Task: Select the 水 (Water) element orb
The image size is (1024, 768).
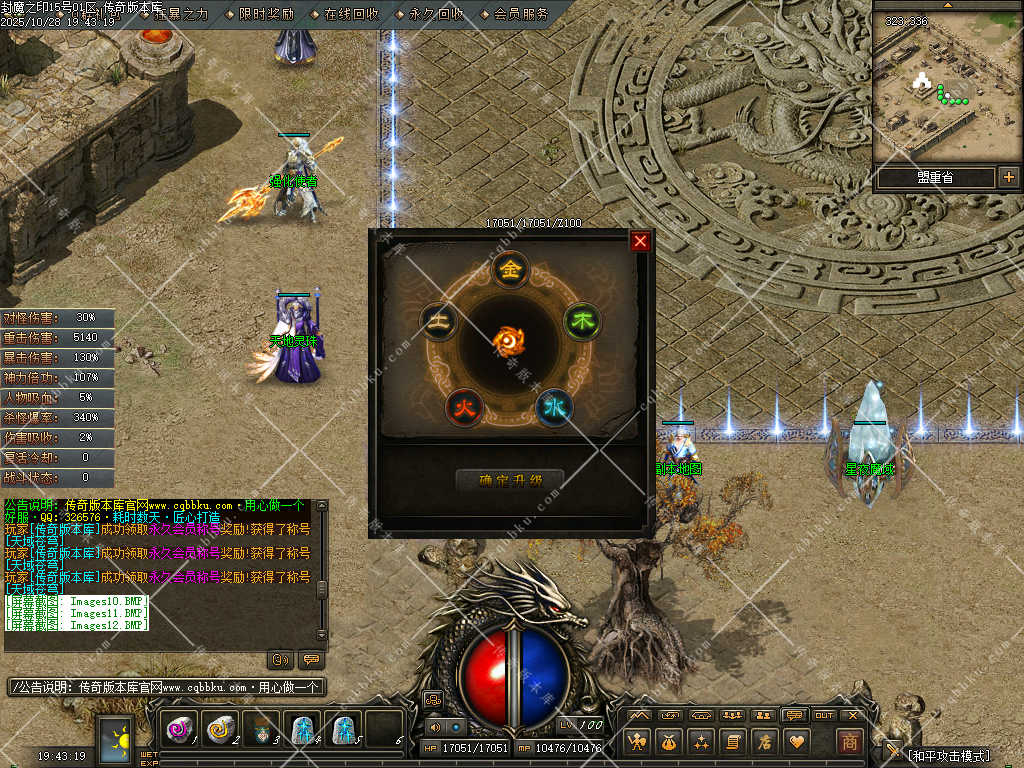Action: tap(554, 407)
